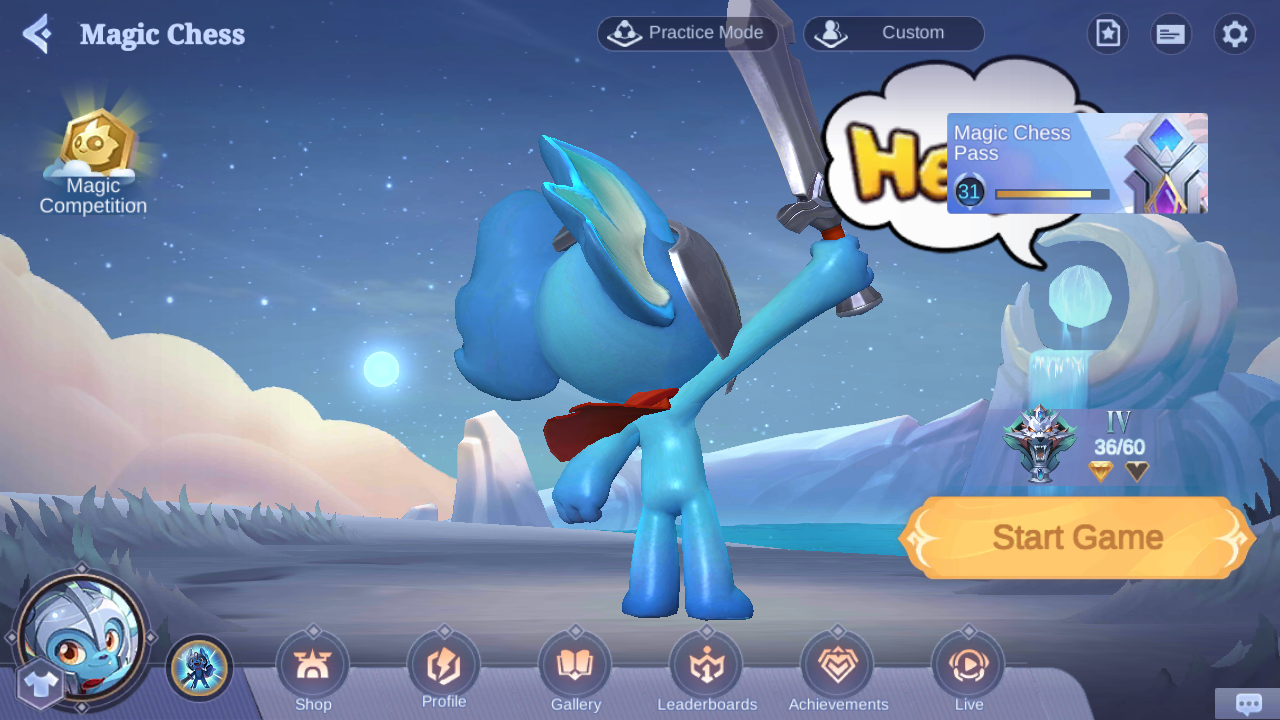The width and height of the screenshot is (1280, 720).
Task: Open the Gallery
Action: point(575,667)
